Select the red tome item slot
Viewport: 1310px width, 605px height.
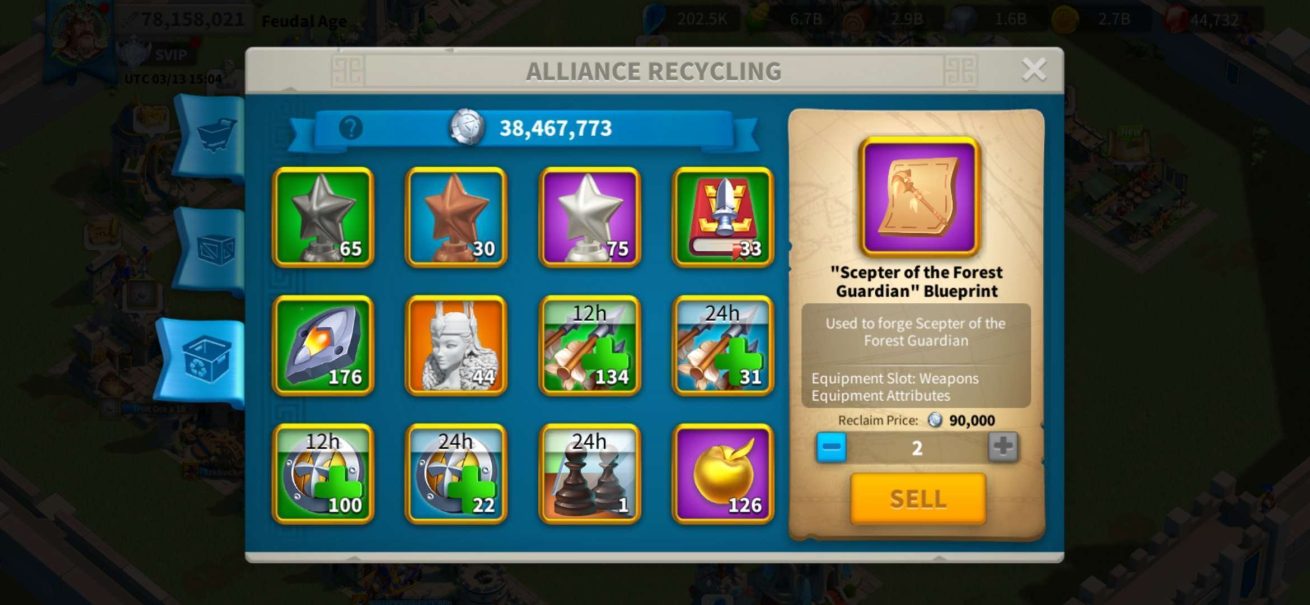(x=723, y=217)
